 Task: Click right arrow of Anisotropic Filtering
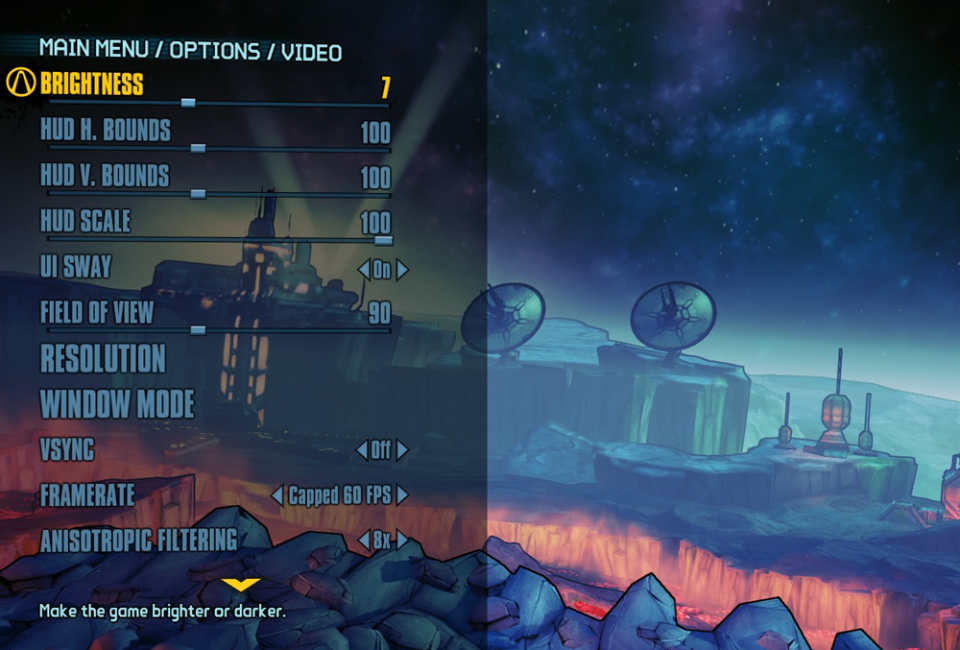(x=402, y=541)
